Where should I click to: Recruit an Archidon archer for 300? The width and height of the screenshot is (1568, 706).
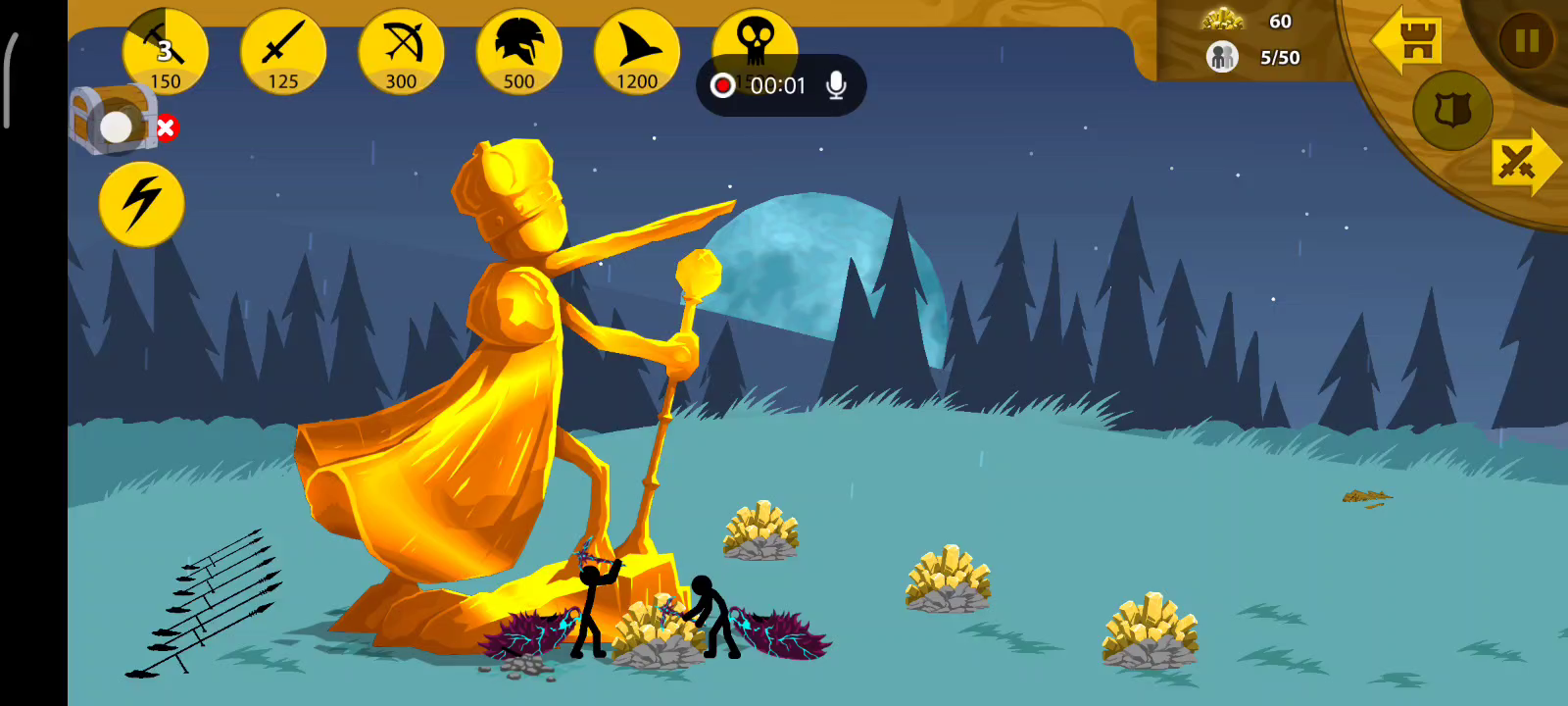401,51
